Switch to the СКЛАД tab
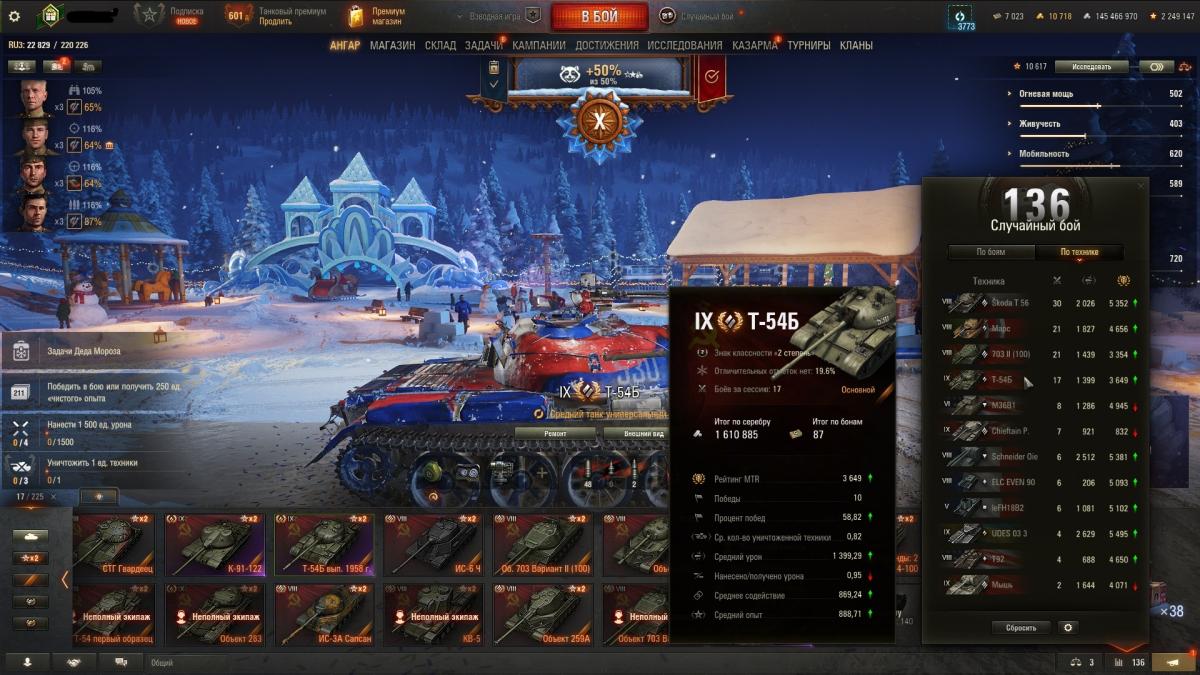 point(440,45)
